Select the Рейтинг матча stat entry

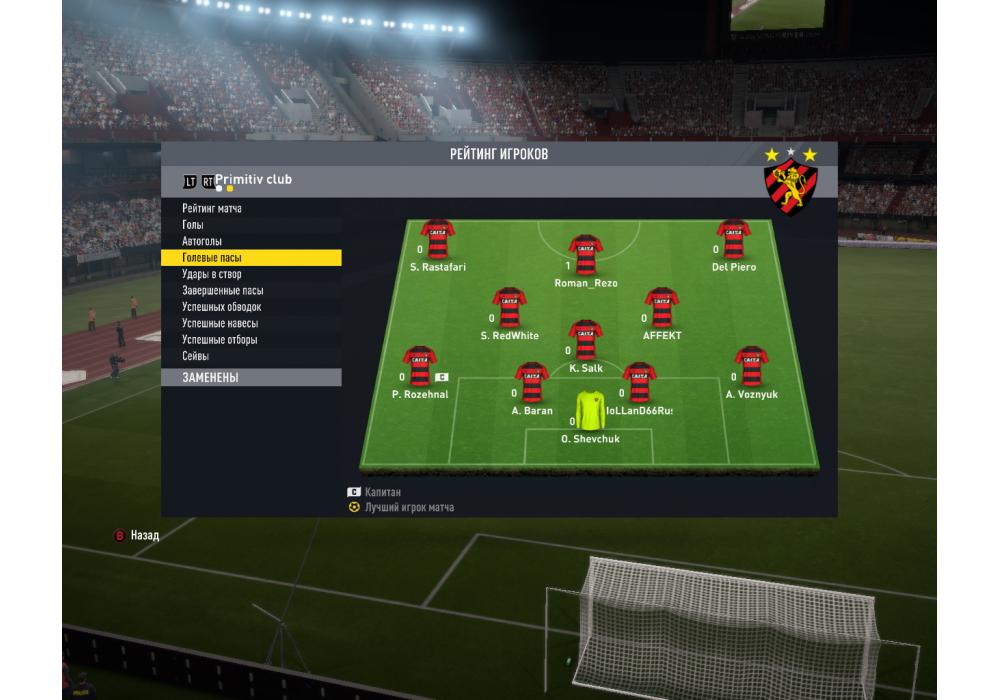coord(212,209)
